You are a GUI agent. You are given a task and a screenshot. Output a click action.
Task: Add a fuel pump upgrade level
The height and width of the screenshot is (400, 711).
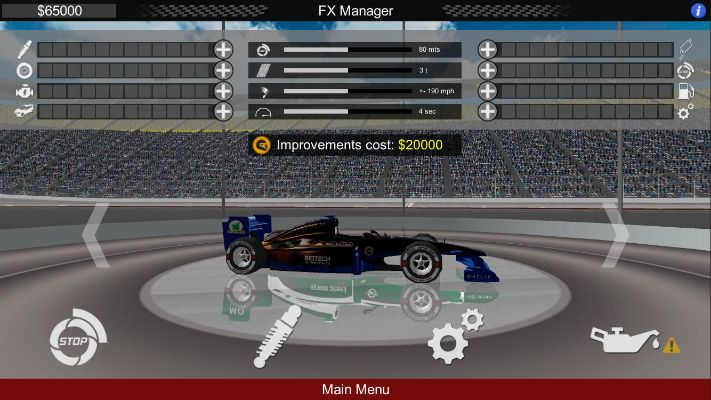tap(487, 91)
